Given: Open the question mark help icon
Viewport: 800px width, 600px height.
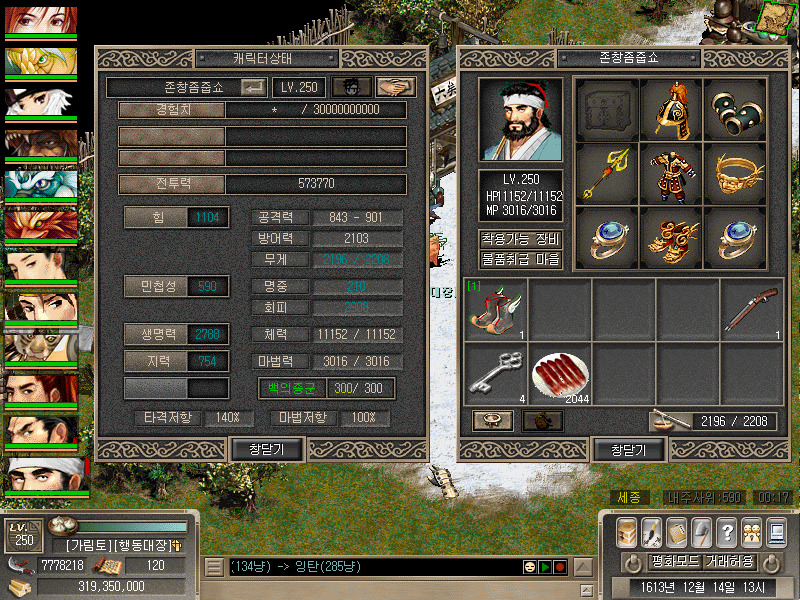Looking at the screenshot, I should point(727,532).
